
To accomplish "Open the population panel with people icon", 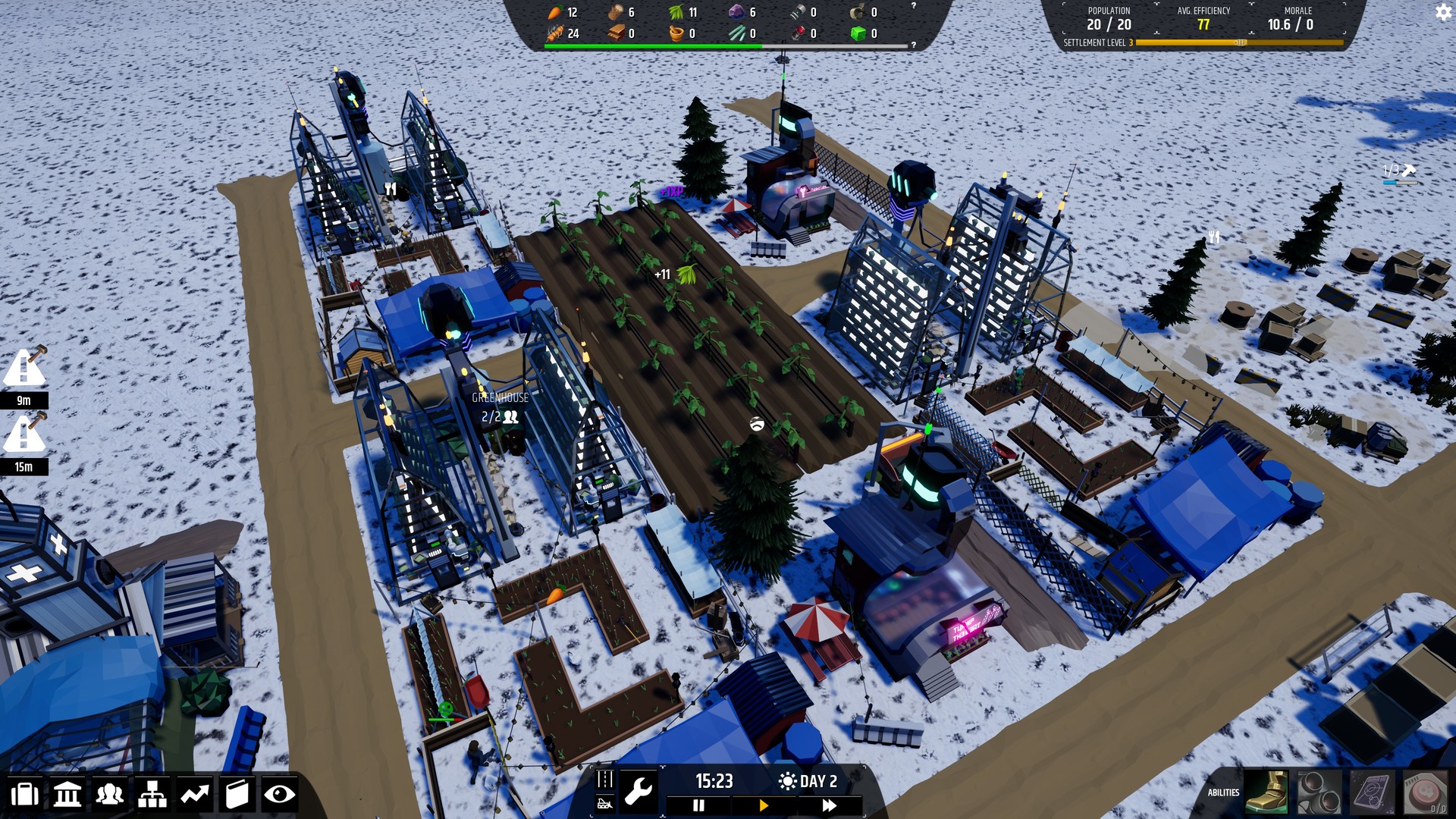I will 111,794.
